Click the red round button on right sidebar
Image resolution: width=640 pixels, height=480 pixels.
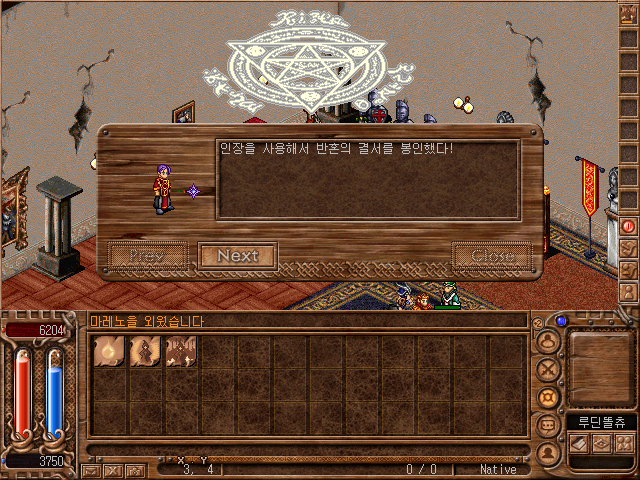[x=629, y=226]
